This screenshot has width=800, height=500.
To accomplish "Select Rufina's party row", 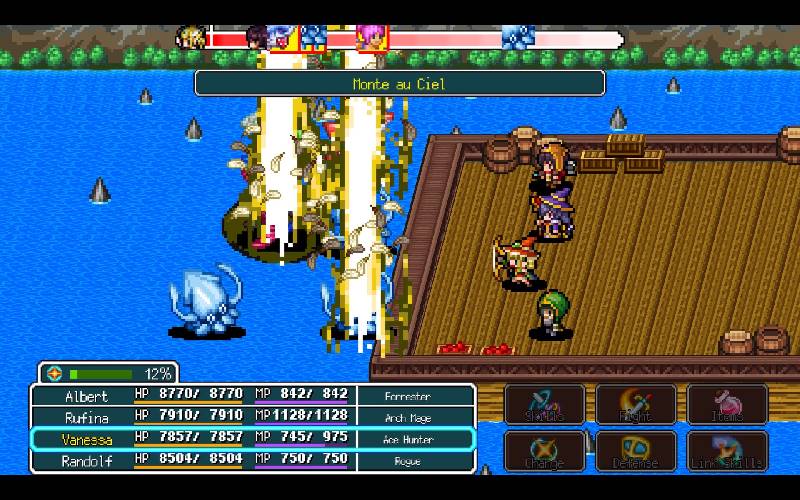I will point(252,417).
